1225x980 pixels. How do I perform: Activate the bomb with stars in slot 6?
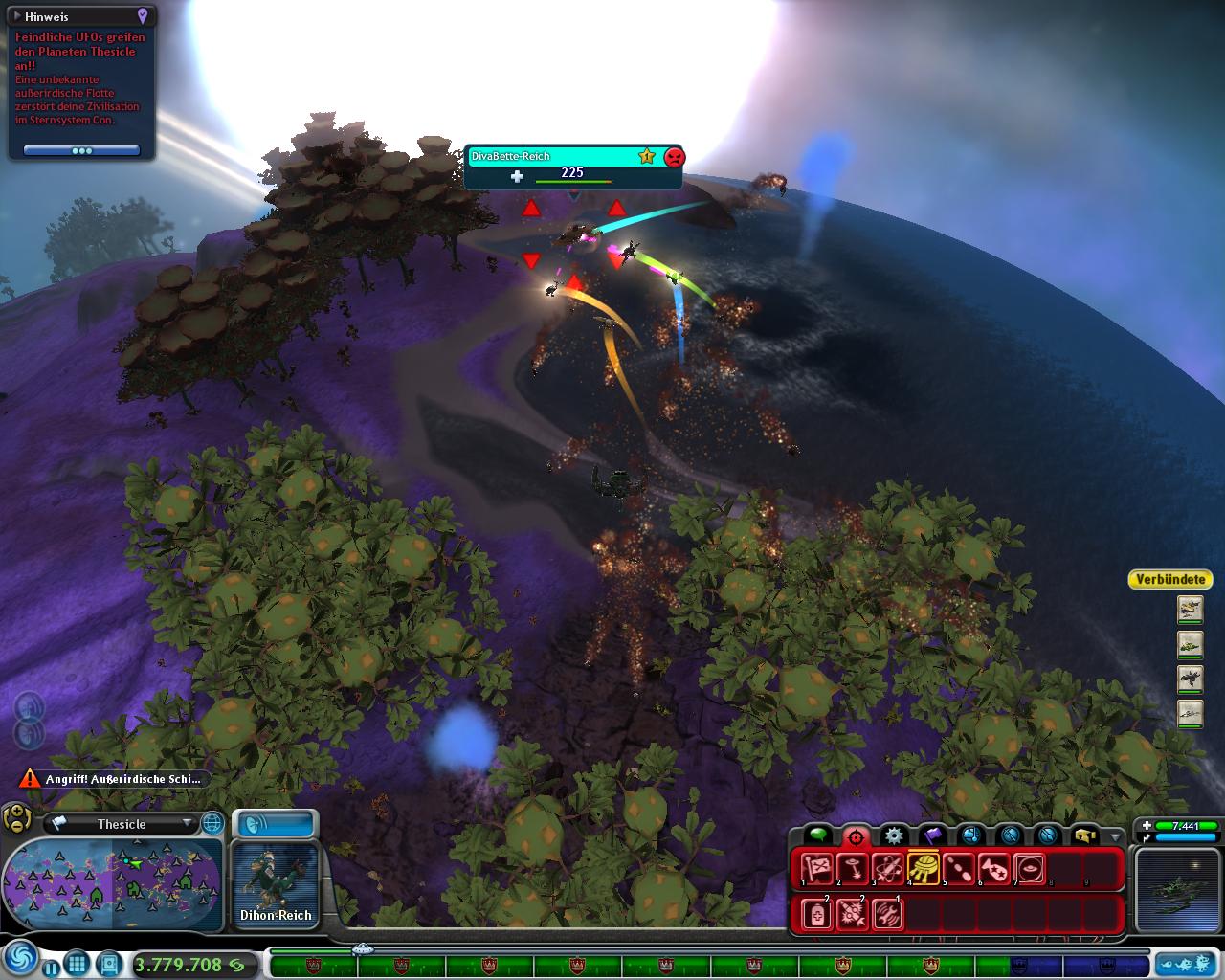pos(993,869)
